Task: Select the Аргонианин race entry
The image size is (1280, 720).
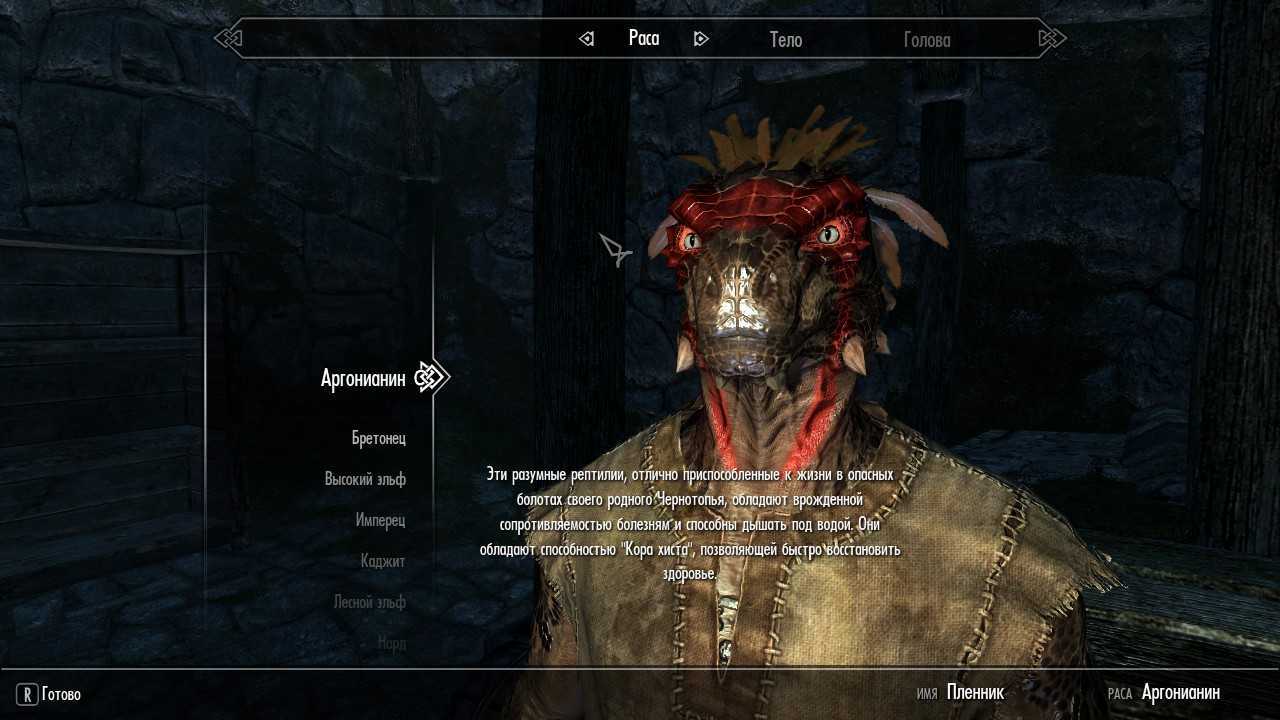Action: [363, 378]
